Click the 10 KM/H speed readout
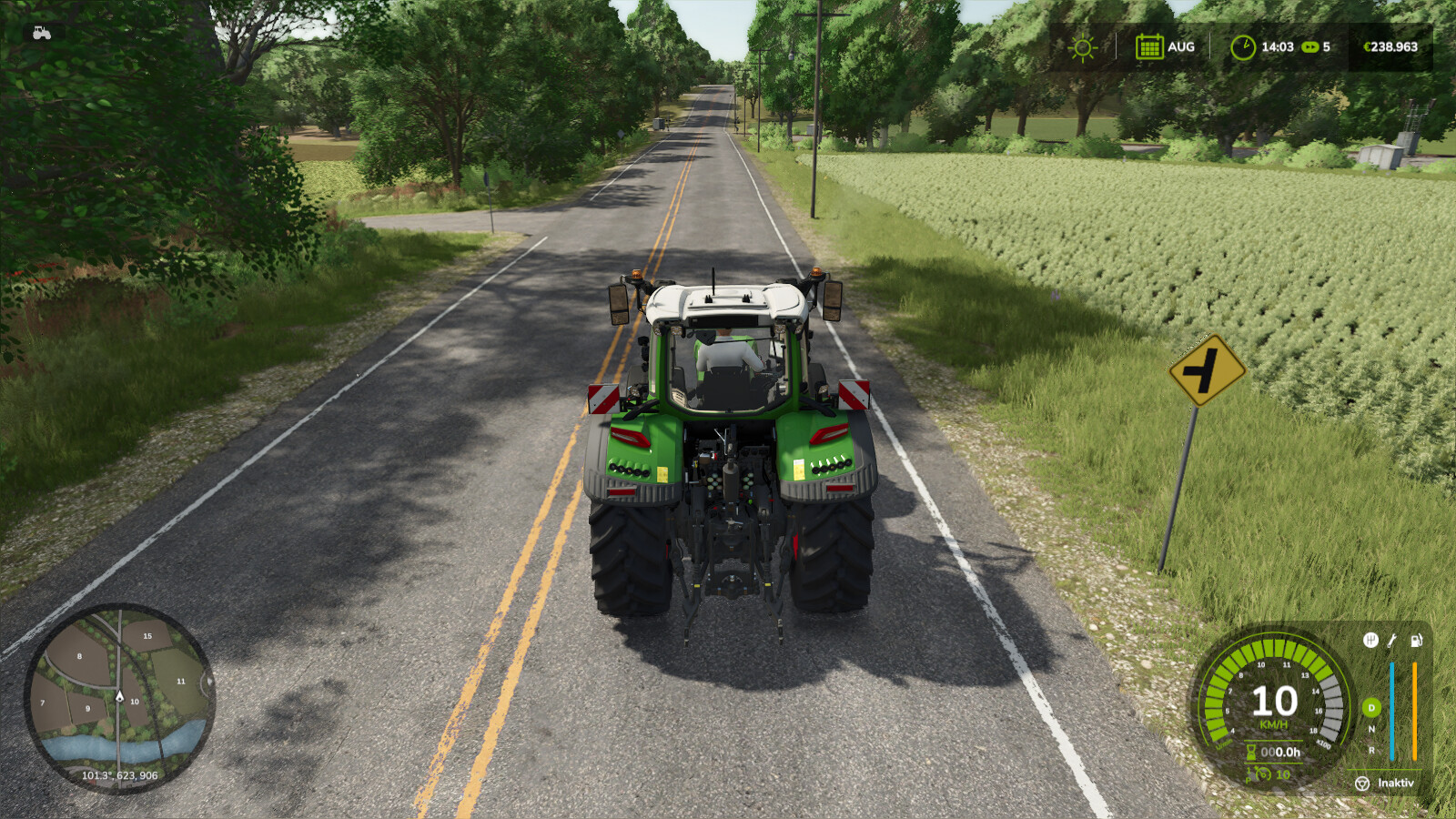The width and height of the screenshot is (1456, 819). pos(1275,705)
